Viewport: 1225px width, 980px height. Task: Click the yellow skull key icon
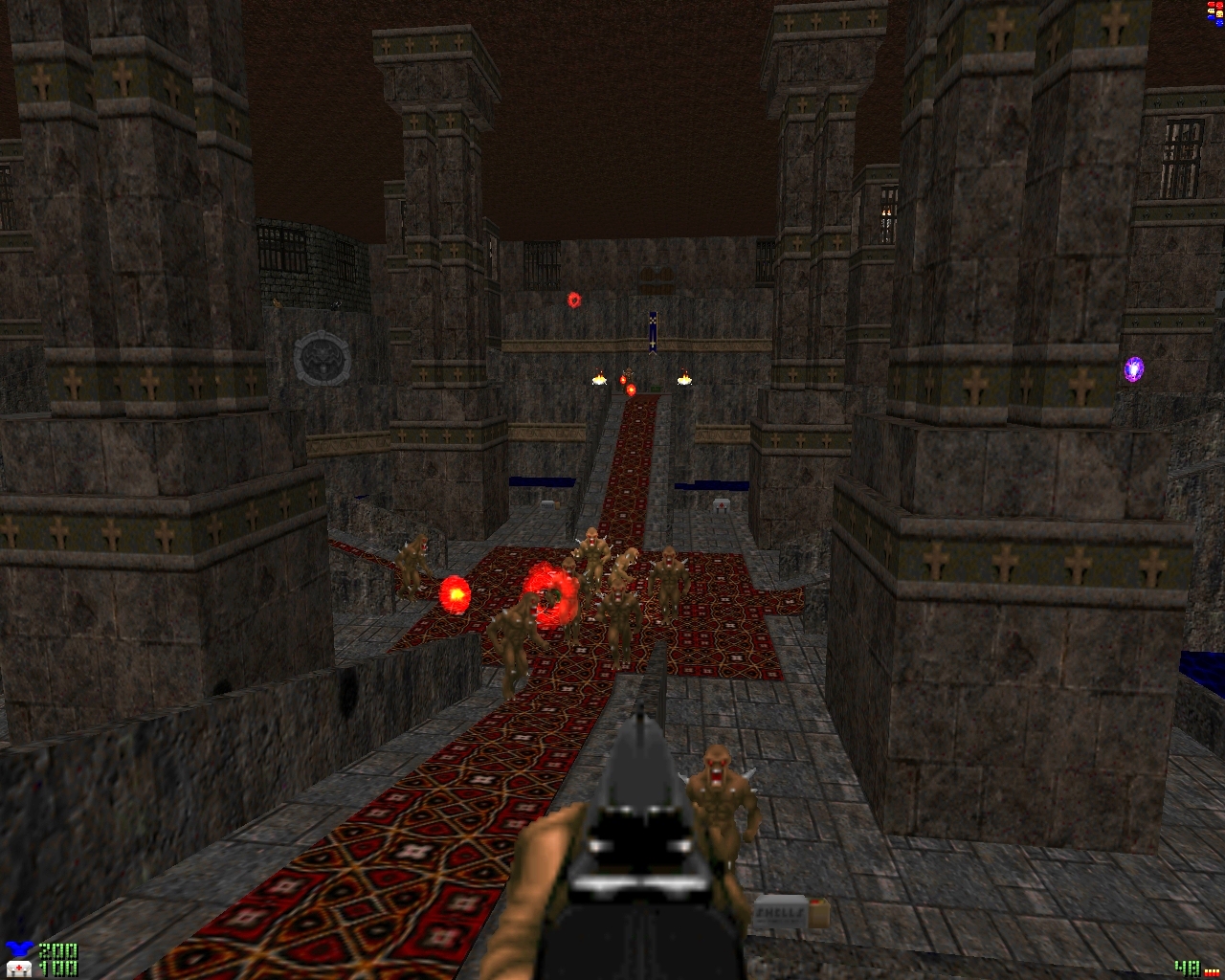[x=1219, y=14]
